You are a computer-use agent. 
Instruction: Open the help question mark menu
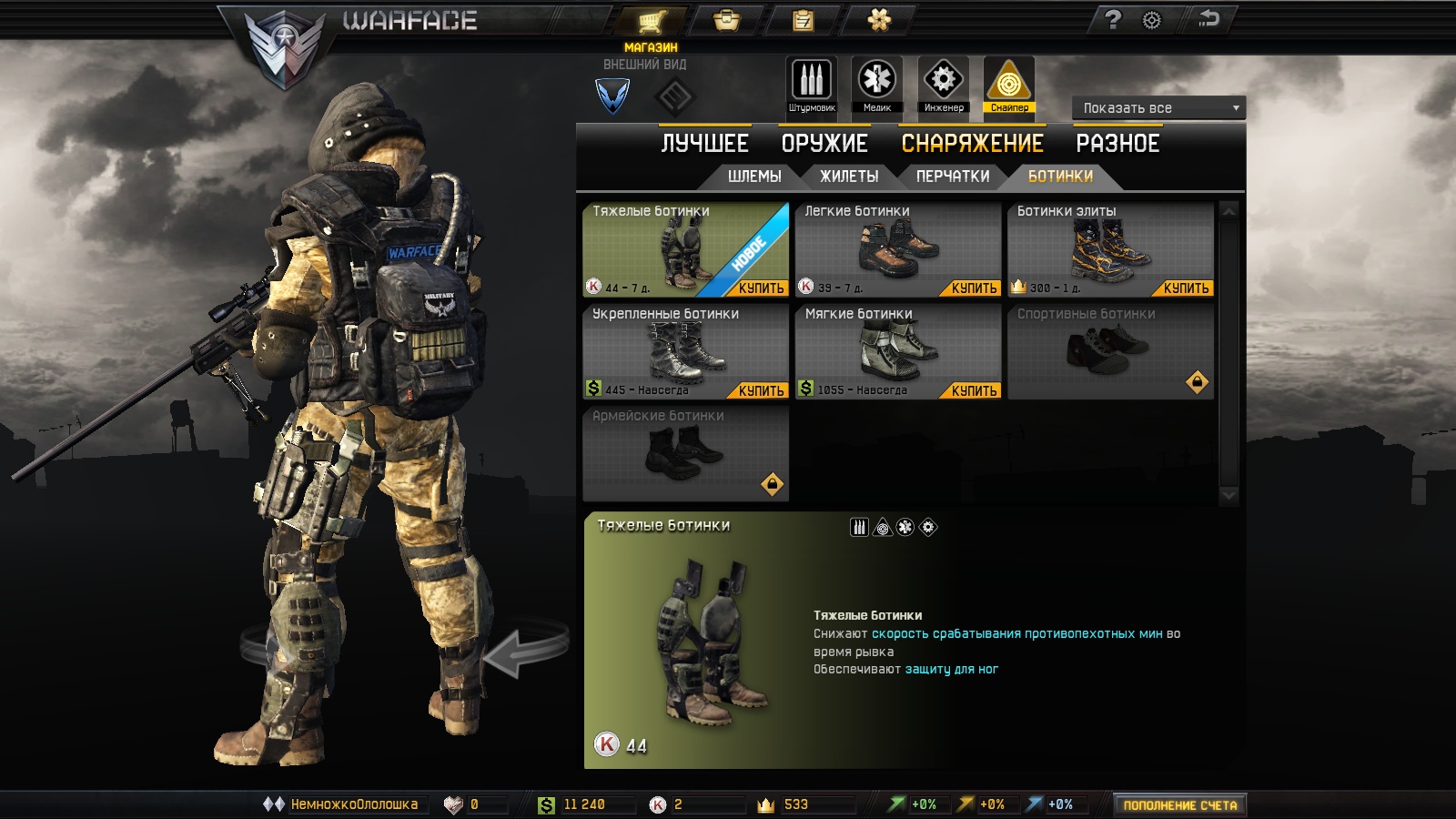click(x=1113, y=20)
